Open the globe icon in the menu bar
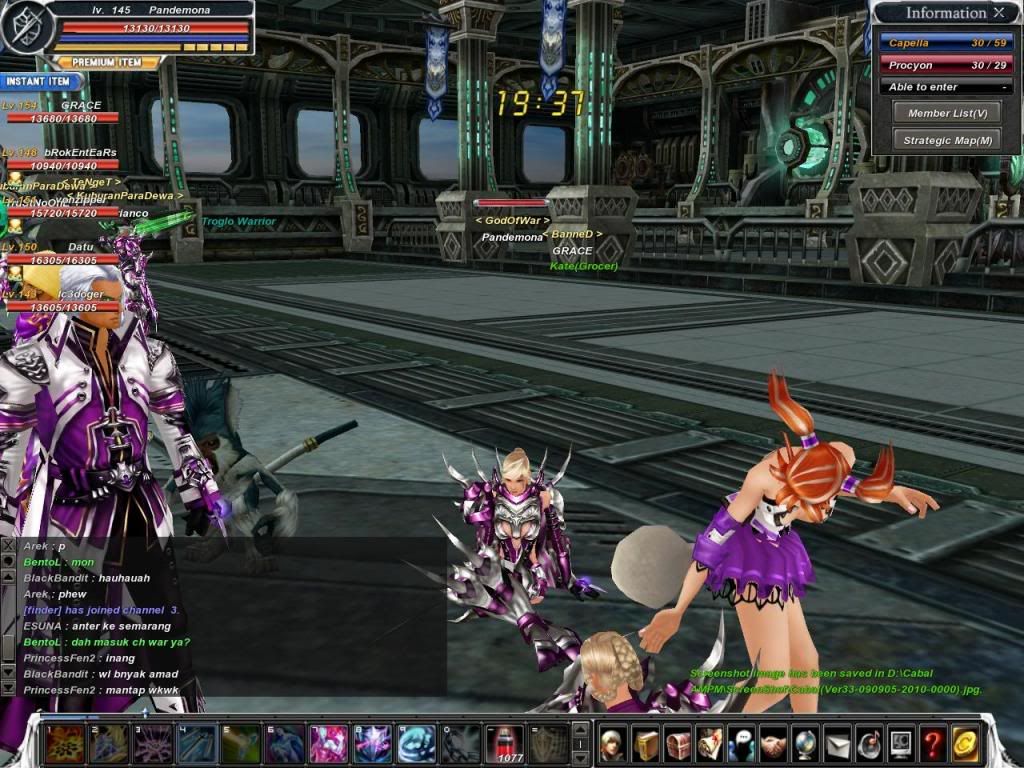The width and height of the screenshot is (1024, 768). pos(806,744)
